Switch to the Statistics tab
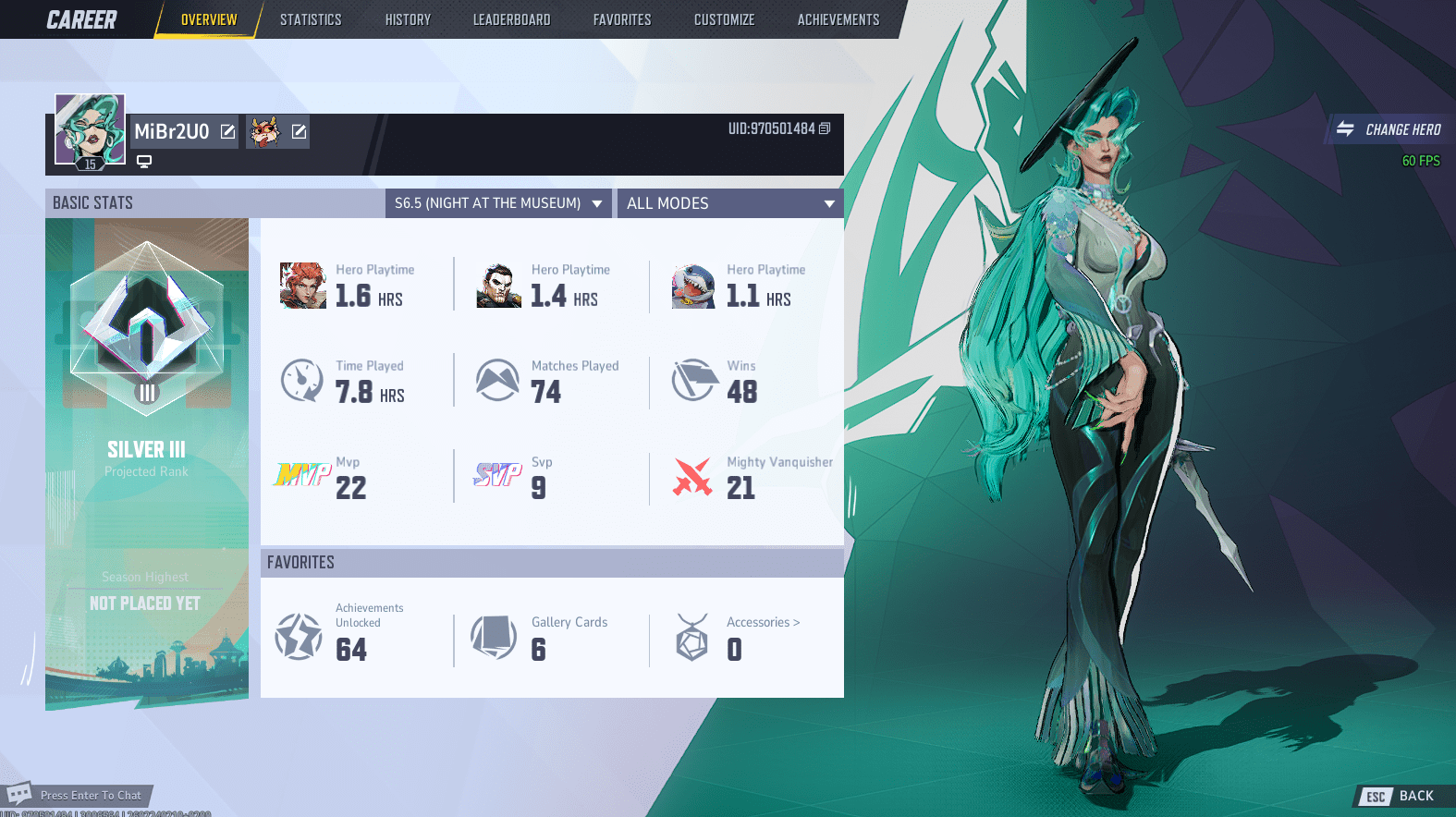This screenshot has height=817, width=1456. (x=311, y=18)
